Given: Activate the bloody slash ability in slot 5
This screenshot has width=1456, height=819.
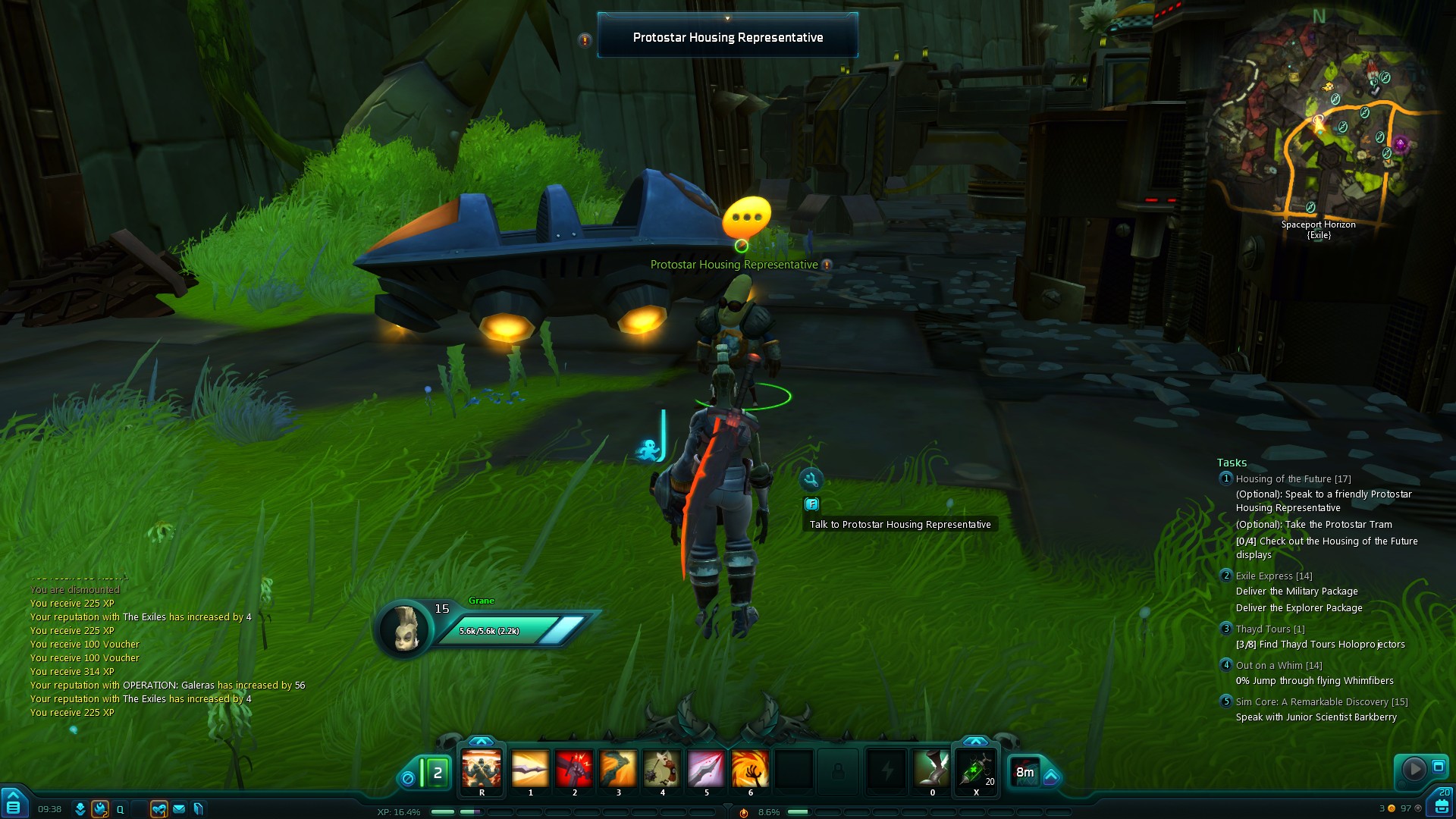Looking at the screenshot, I should point(706,769).
